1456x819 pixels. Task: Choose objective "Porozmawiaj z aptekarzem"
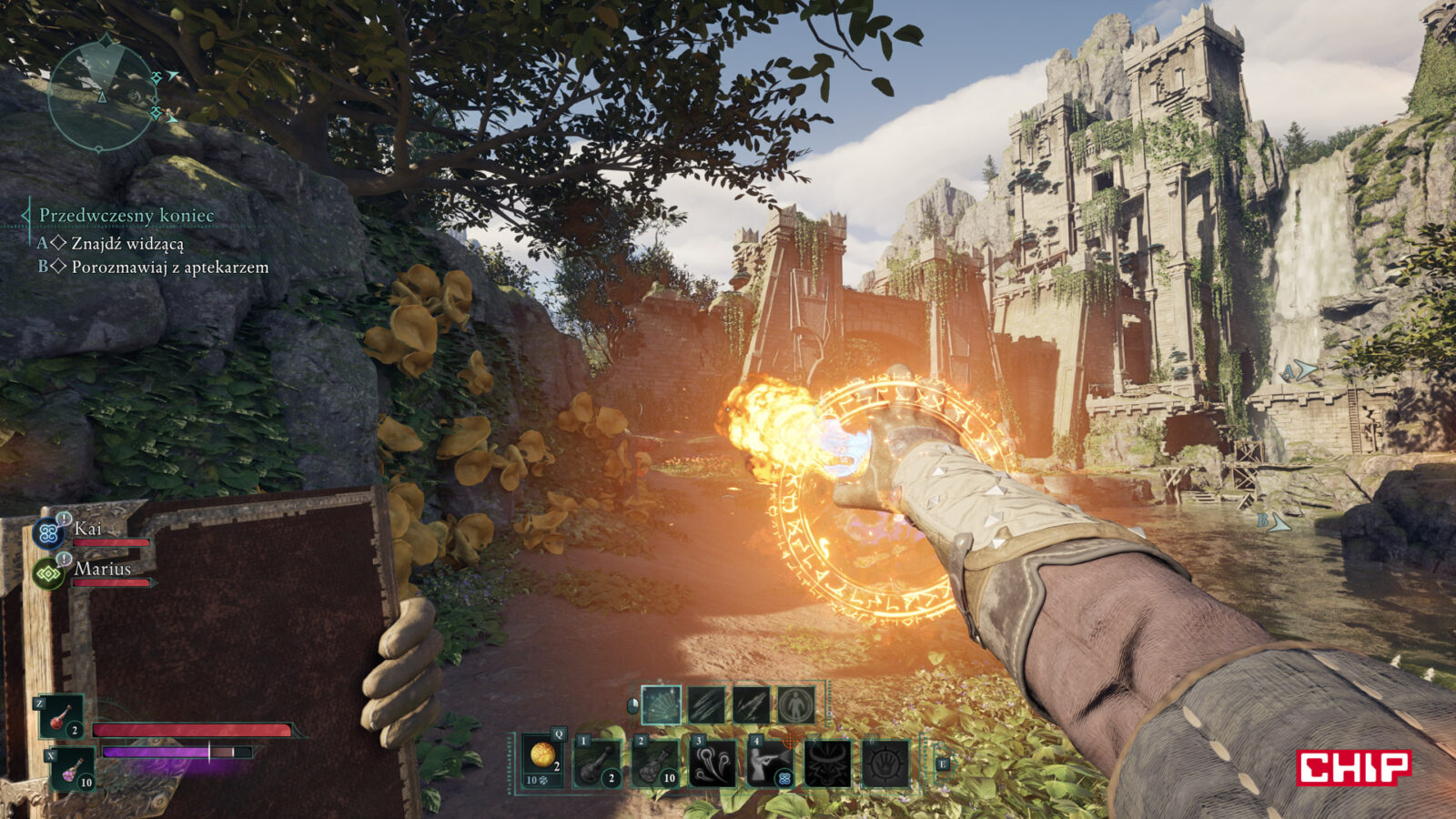coord(169,267)
